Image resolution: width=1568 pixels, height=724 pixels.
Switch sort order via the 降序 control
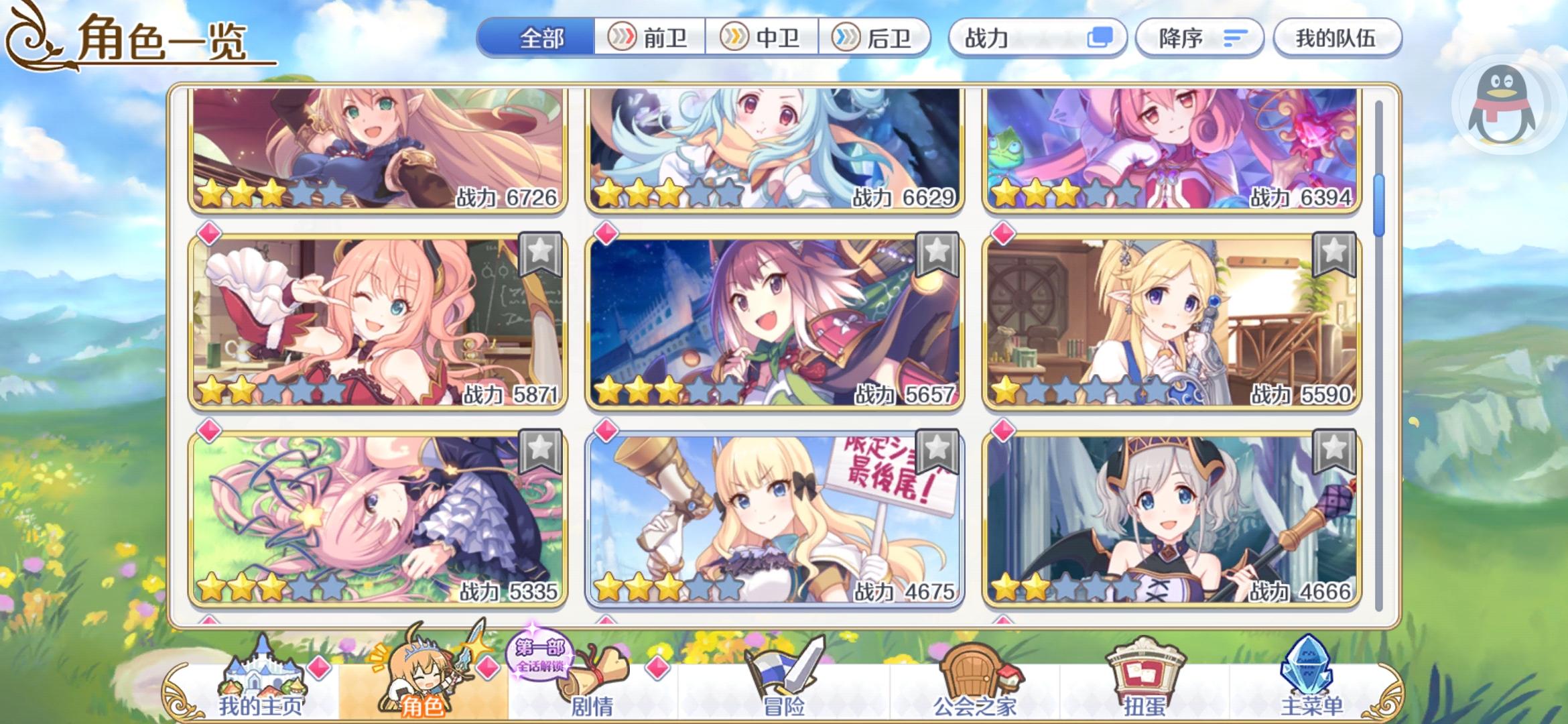click(1199, 38)
